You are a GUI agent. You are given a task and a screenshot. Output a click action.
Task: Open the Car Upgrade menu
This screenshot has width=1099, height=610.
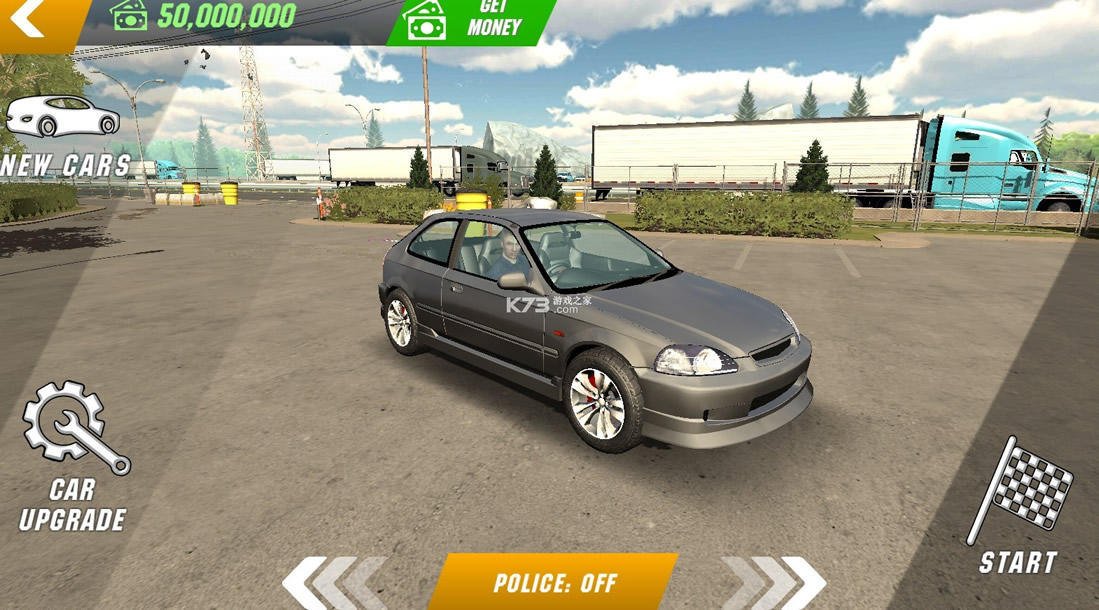[74, 455]
